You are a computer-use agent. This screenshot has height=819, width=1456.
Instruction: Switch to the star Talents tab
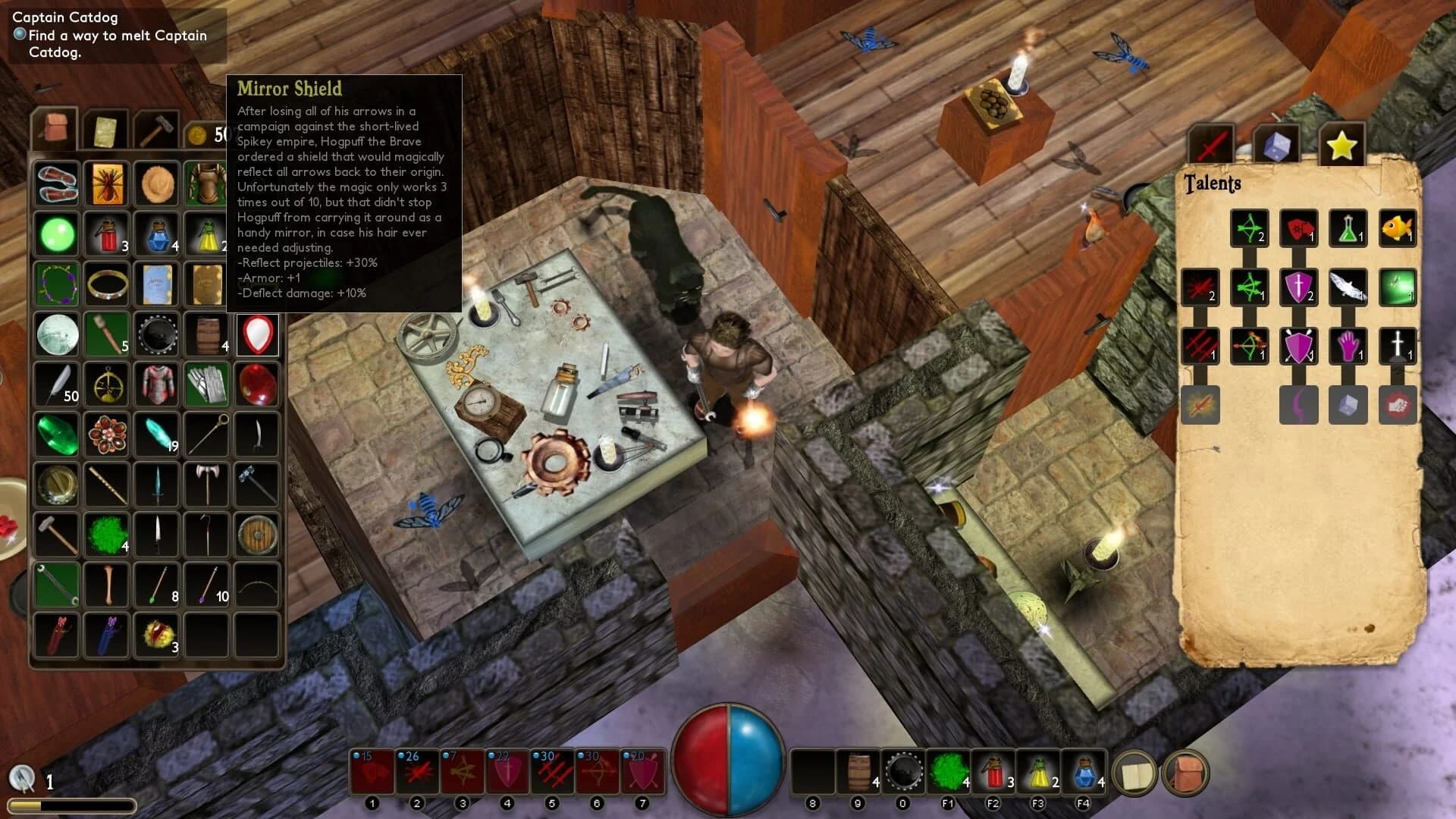[1341, 144]
